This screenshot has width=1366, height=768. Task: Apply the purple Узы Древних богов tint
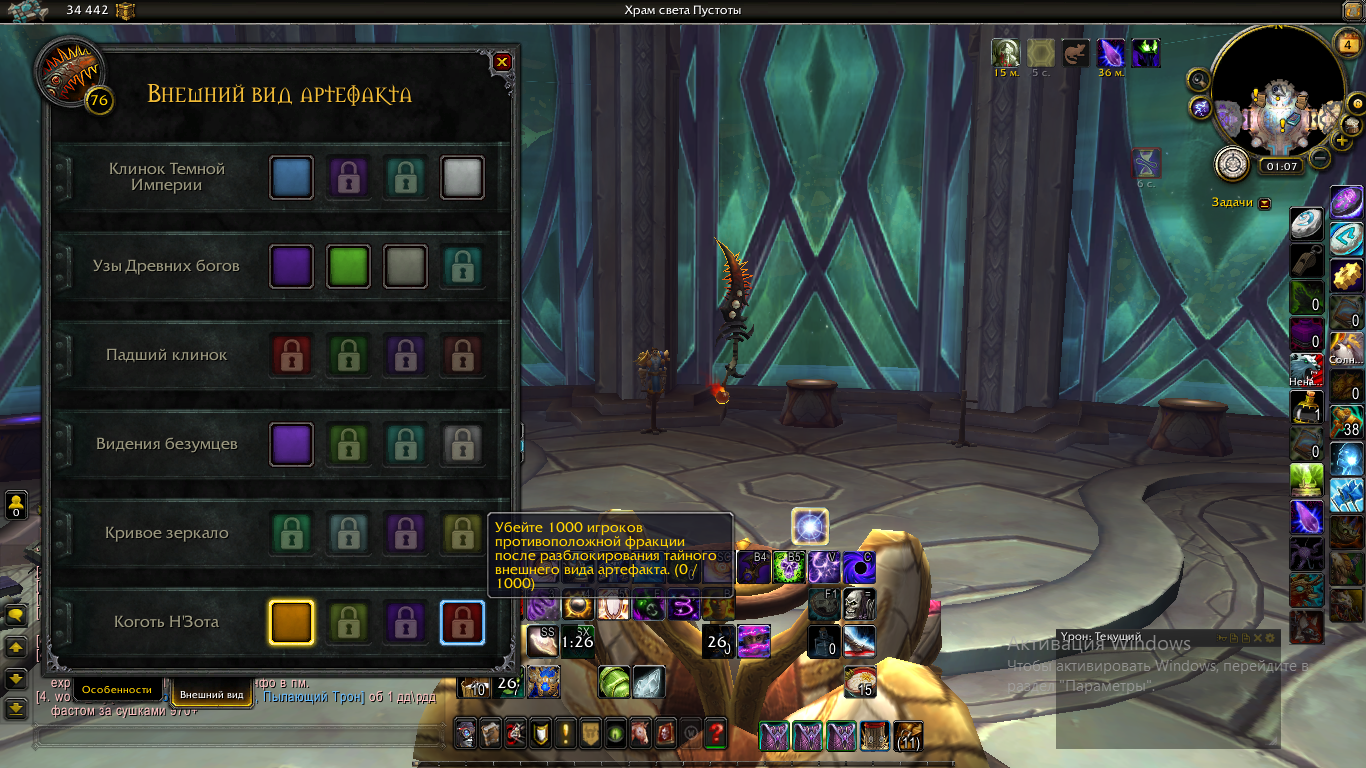point(292,266)
